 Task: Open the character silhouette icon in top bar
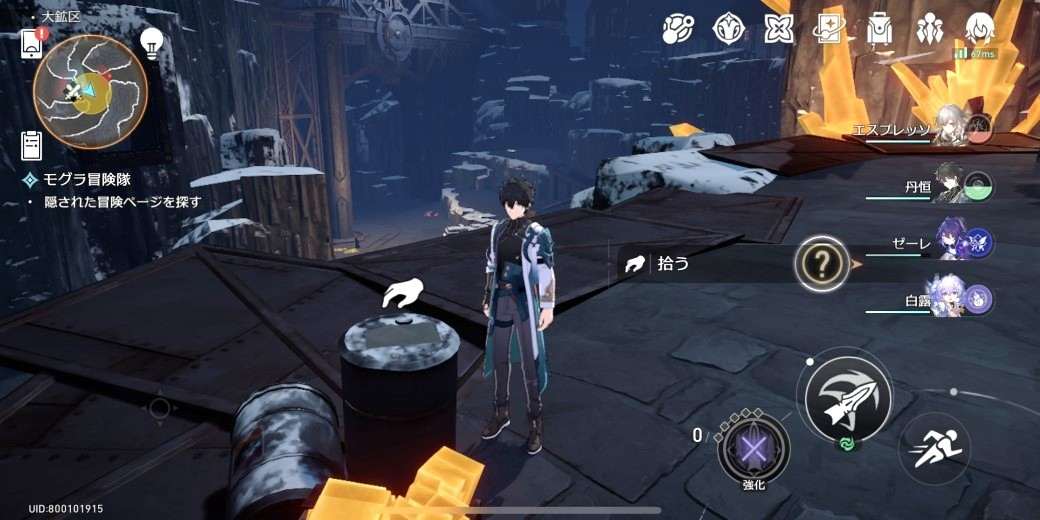click(x=981, y=29)
